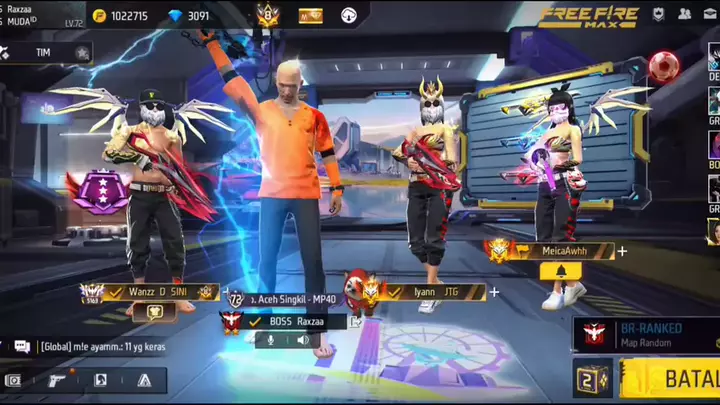
Task: Toggle the microphone under BOSS Raxzaa
Action: (x=268, y=340)
